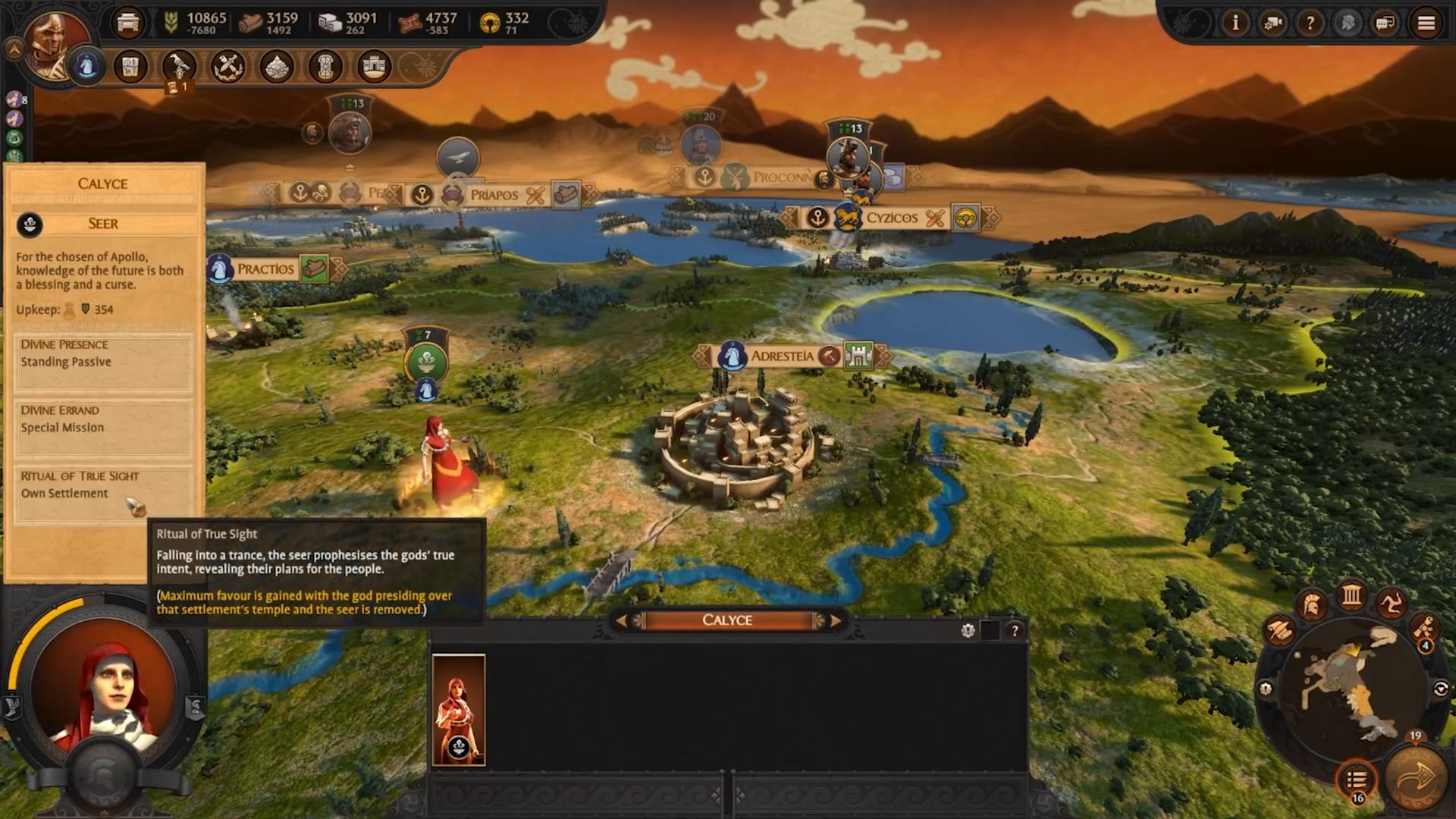Click the Adresteia settlement label
Image resolution: width=1456 pixels, height=819 pixels.
(782, 356)
